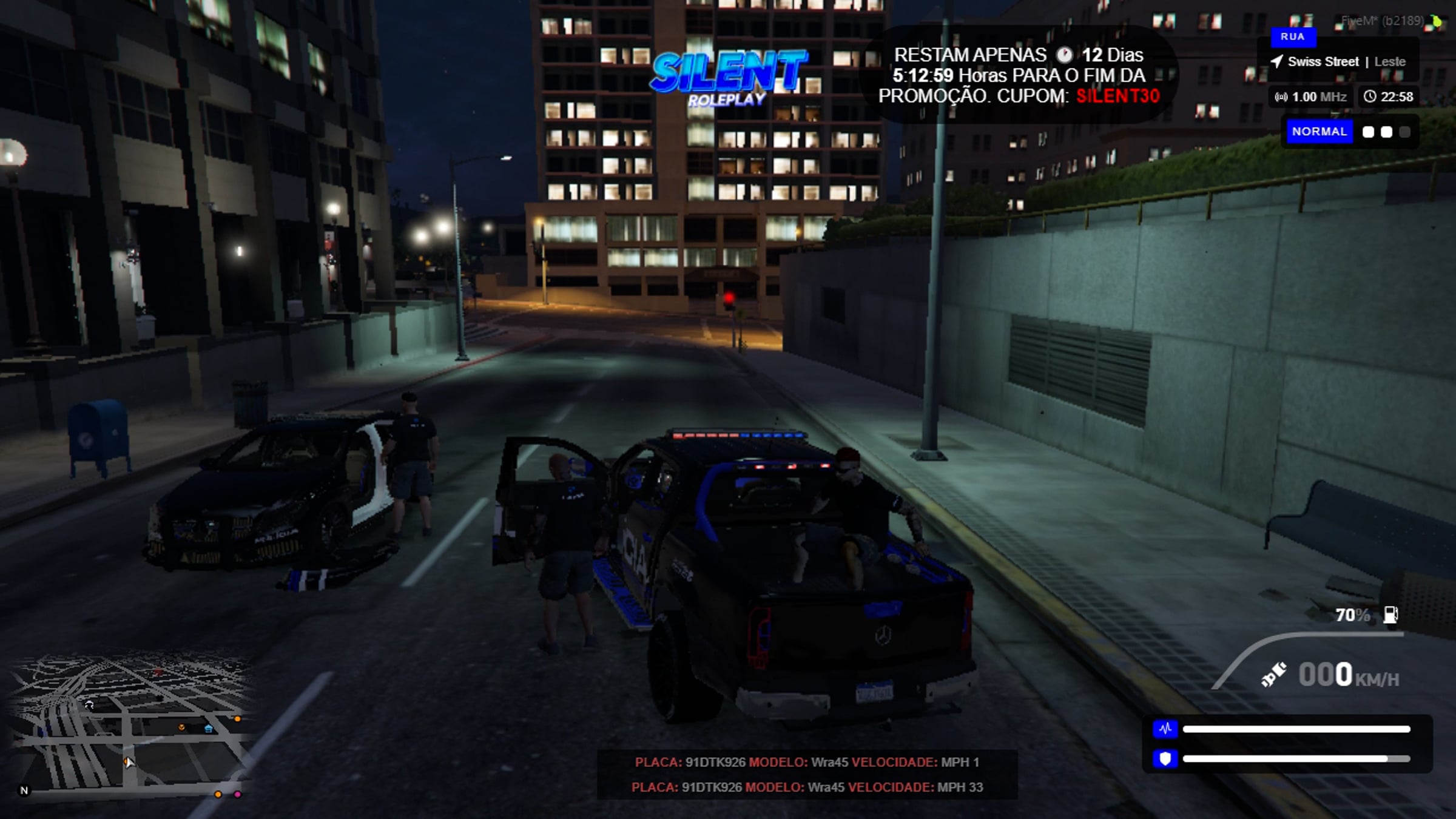Select the blue heartbeat health icon
This screenshot has width=1456, height=819.
click(1165, 729)
